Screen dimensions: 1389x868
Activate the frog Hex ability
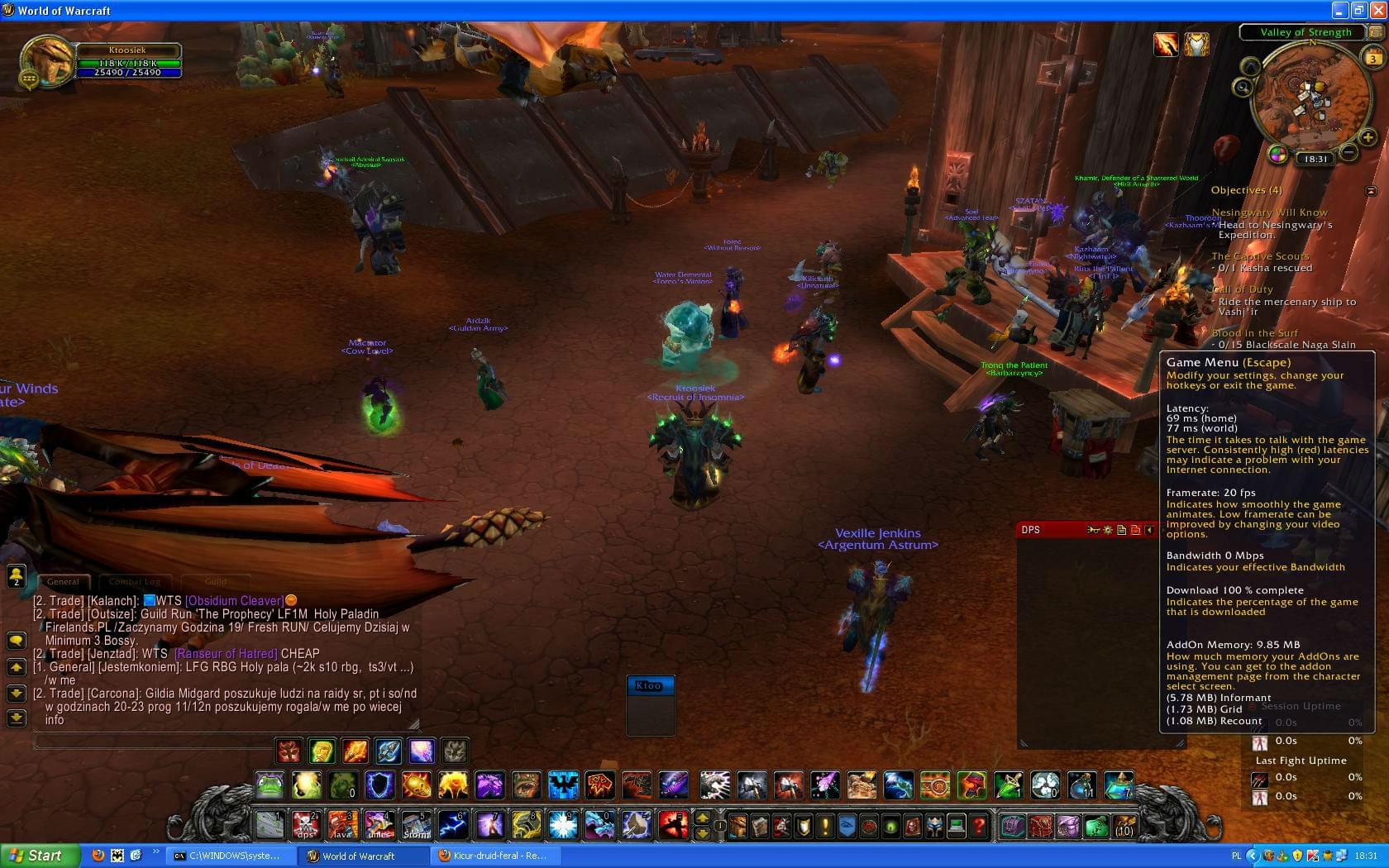pos(270,785)
